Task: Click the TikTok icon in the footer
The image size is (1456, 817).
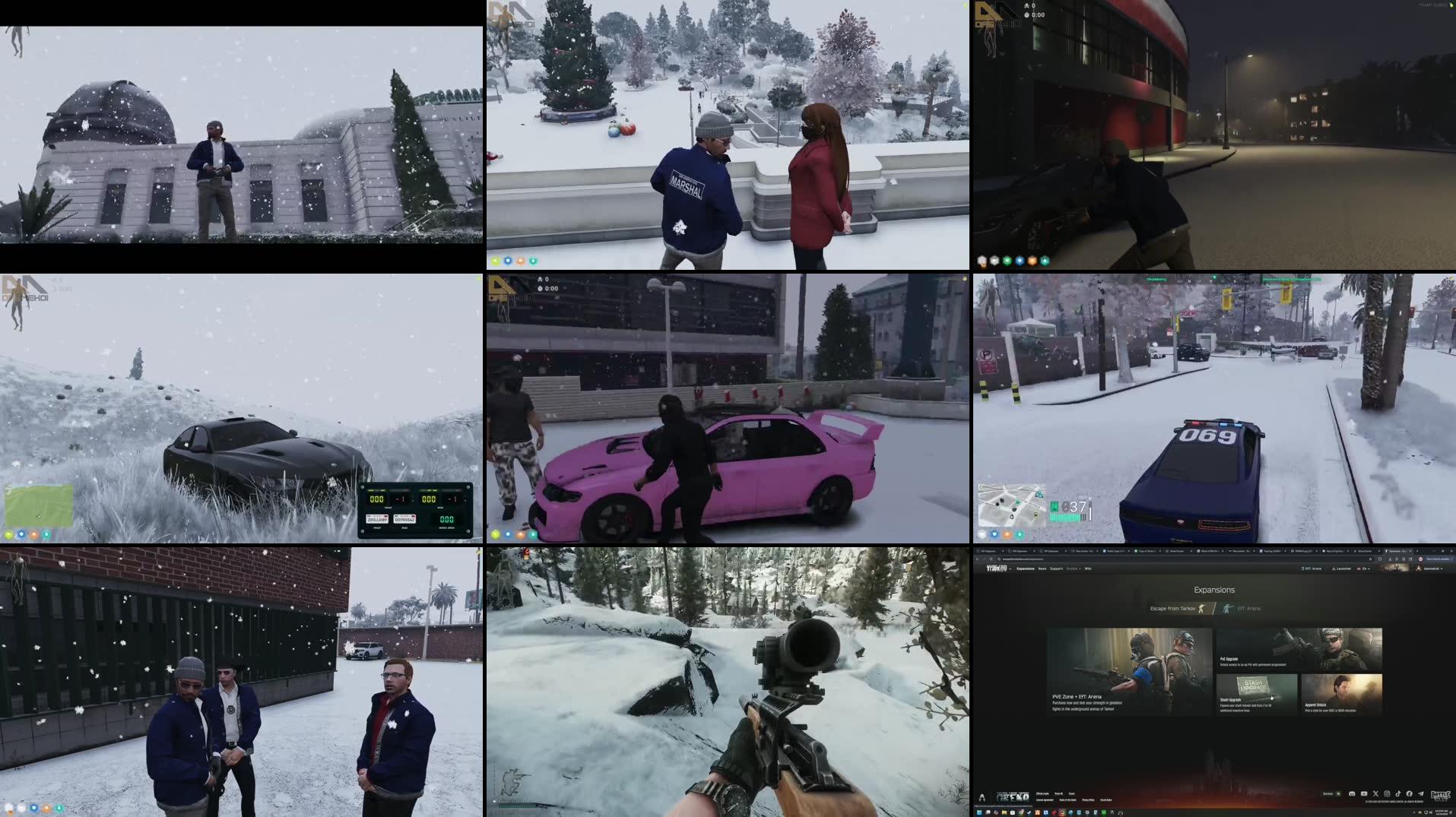Action: click(x=1397, y=794)
